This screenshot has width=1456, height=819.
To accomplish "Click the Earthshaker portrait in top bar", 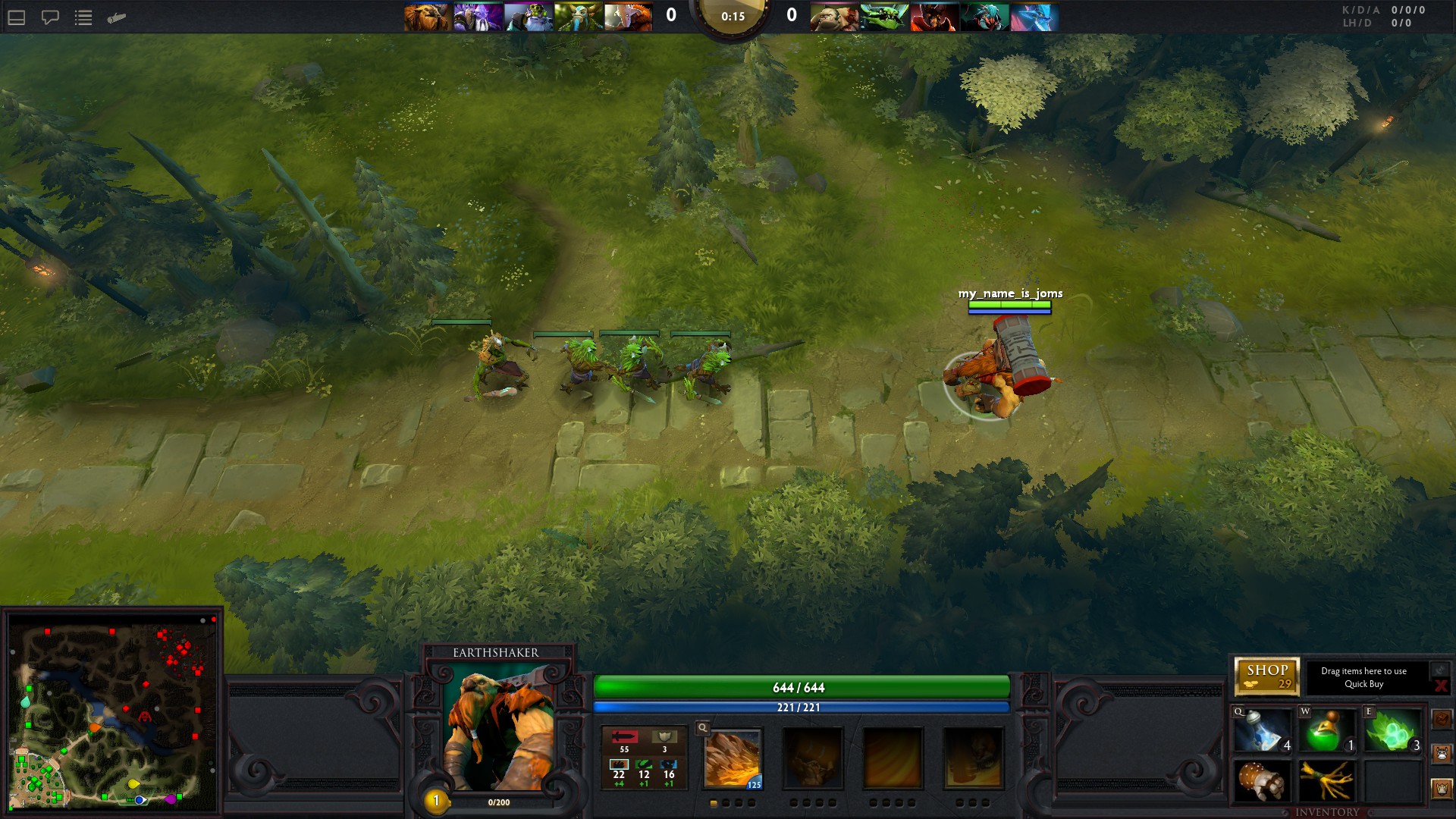I will point(427,17).
